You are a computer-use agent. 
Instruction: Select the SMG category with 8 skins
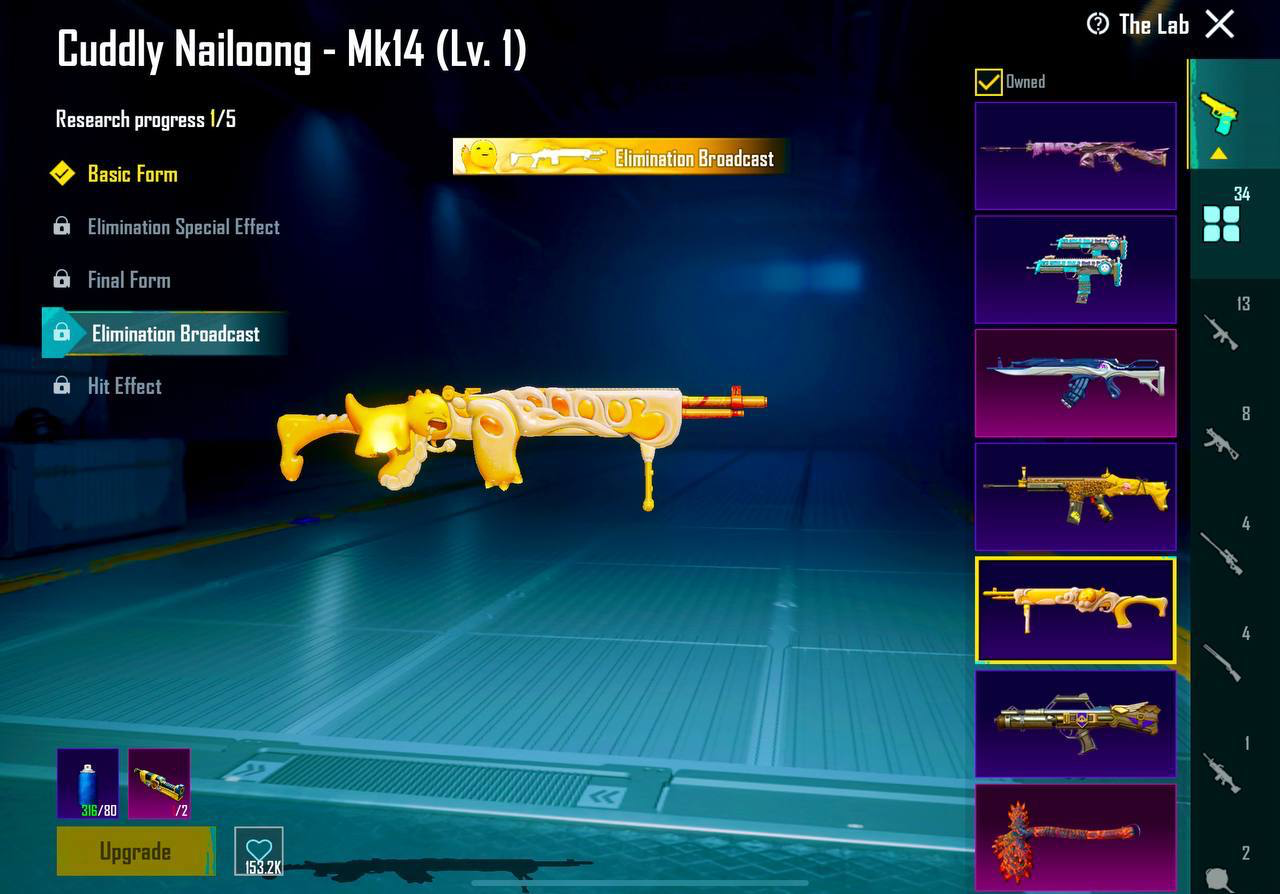1222,443
